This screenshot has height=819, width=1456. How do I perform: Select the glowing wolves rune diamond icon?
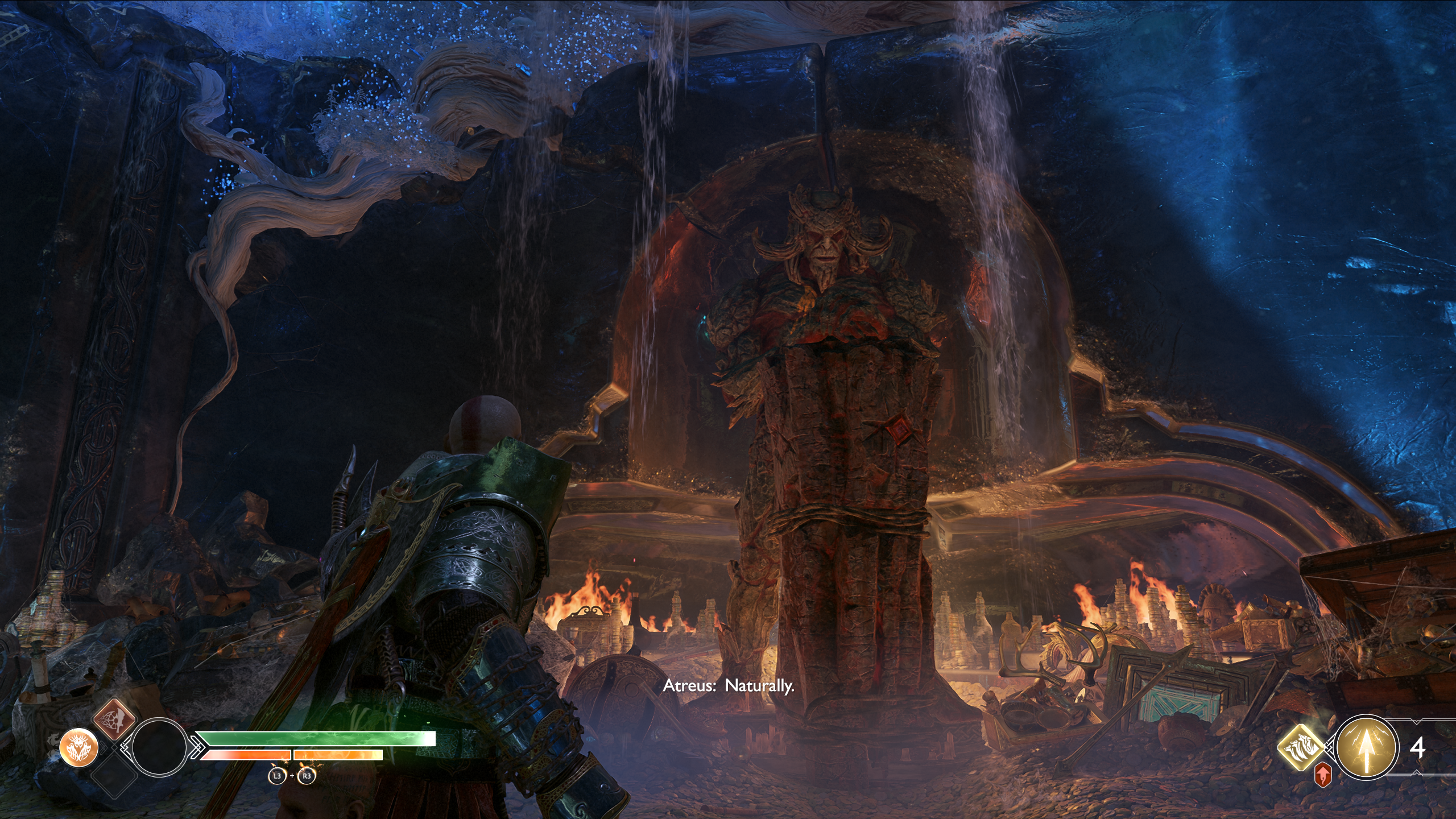[1301, 747]
